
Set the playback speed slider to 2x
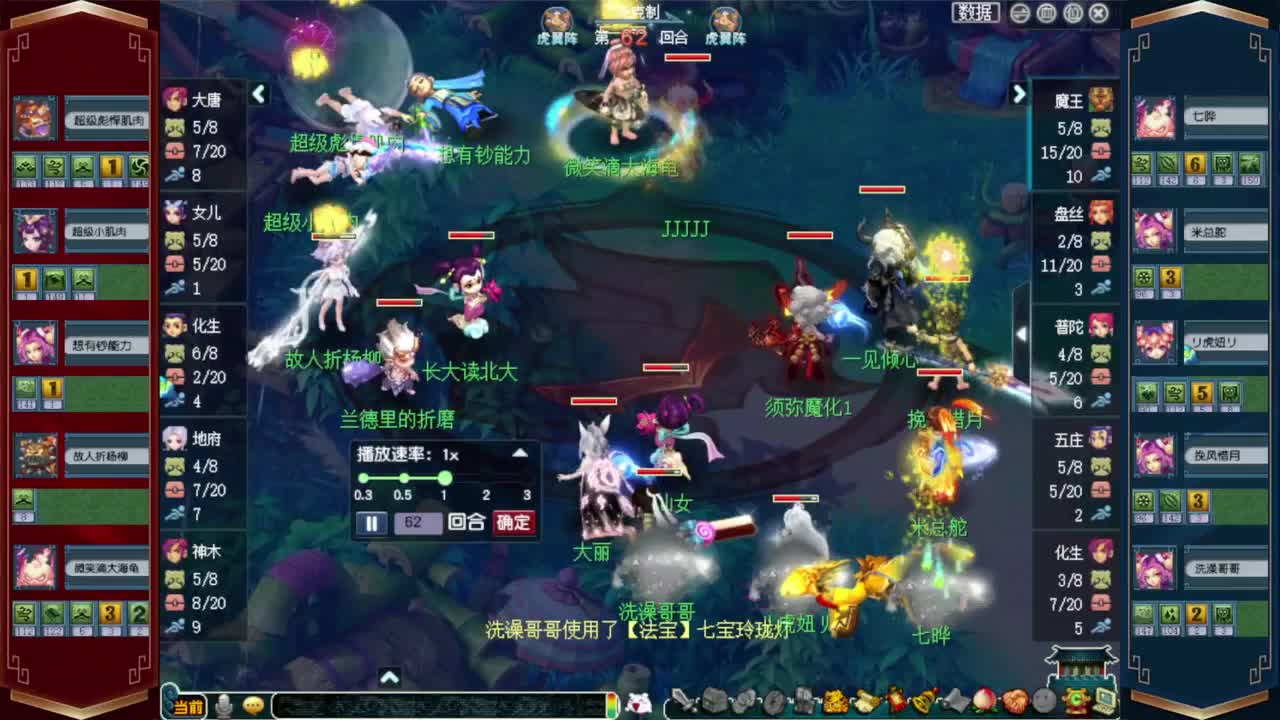click(x=484, y=478)
